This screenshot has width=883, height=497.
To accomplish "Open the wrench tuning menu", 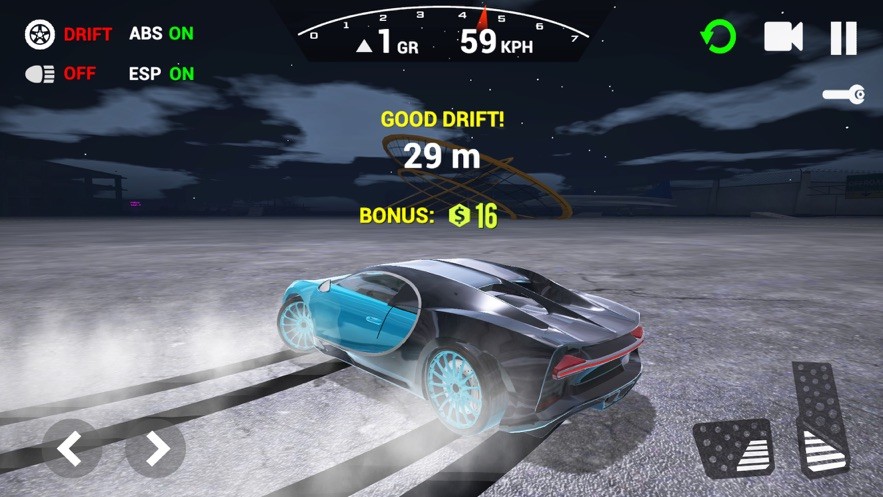I will tap(843, 95).
